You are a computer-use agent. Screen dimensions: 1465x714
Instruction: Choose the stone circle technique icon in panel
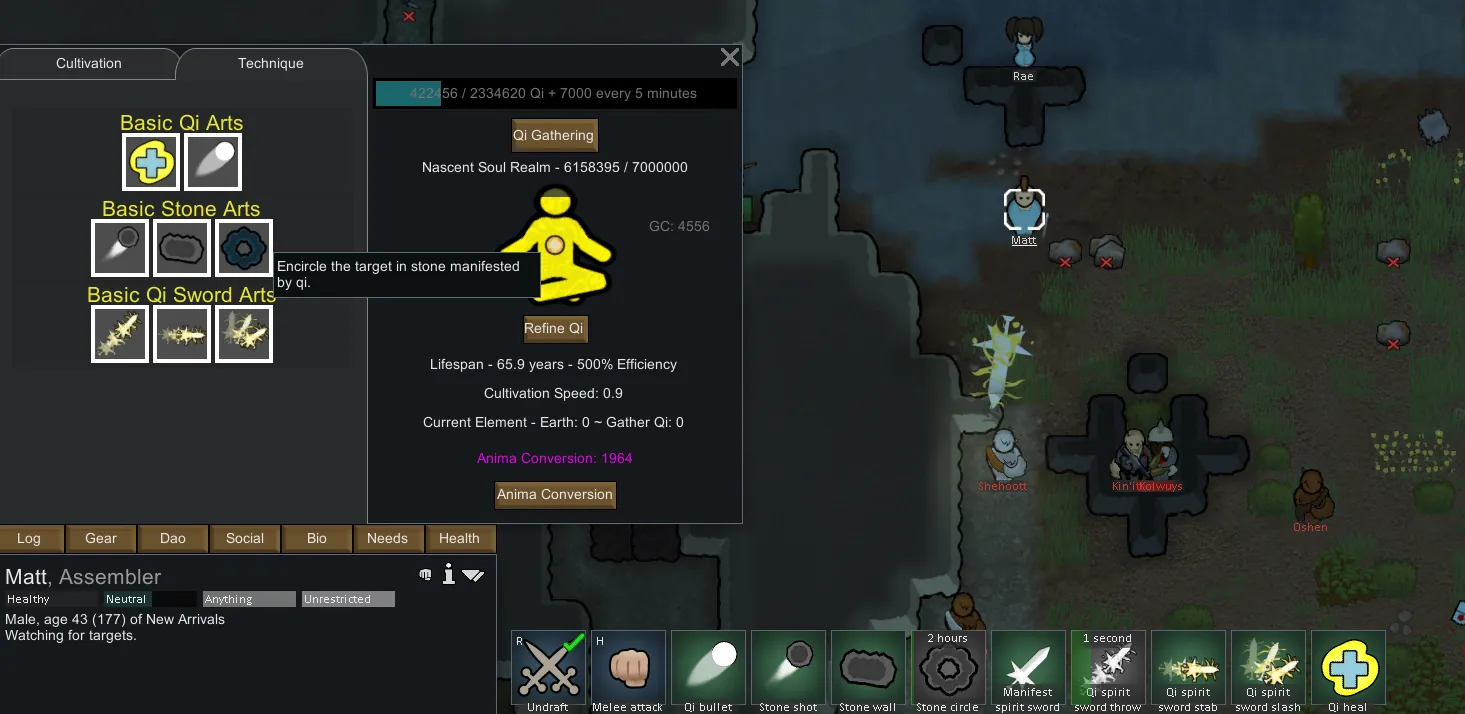tap(243, 248)
